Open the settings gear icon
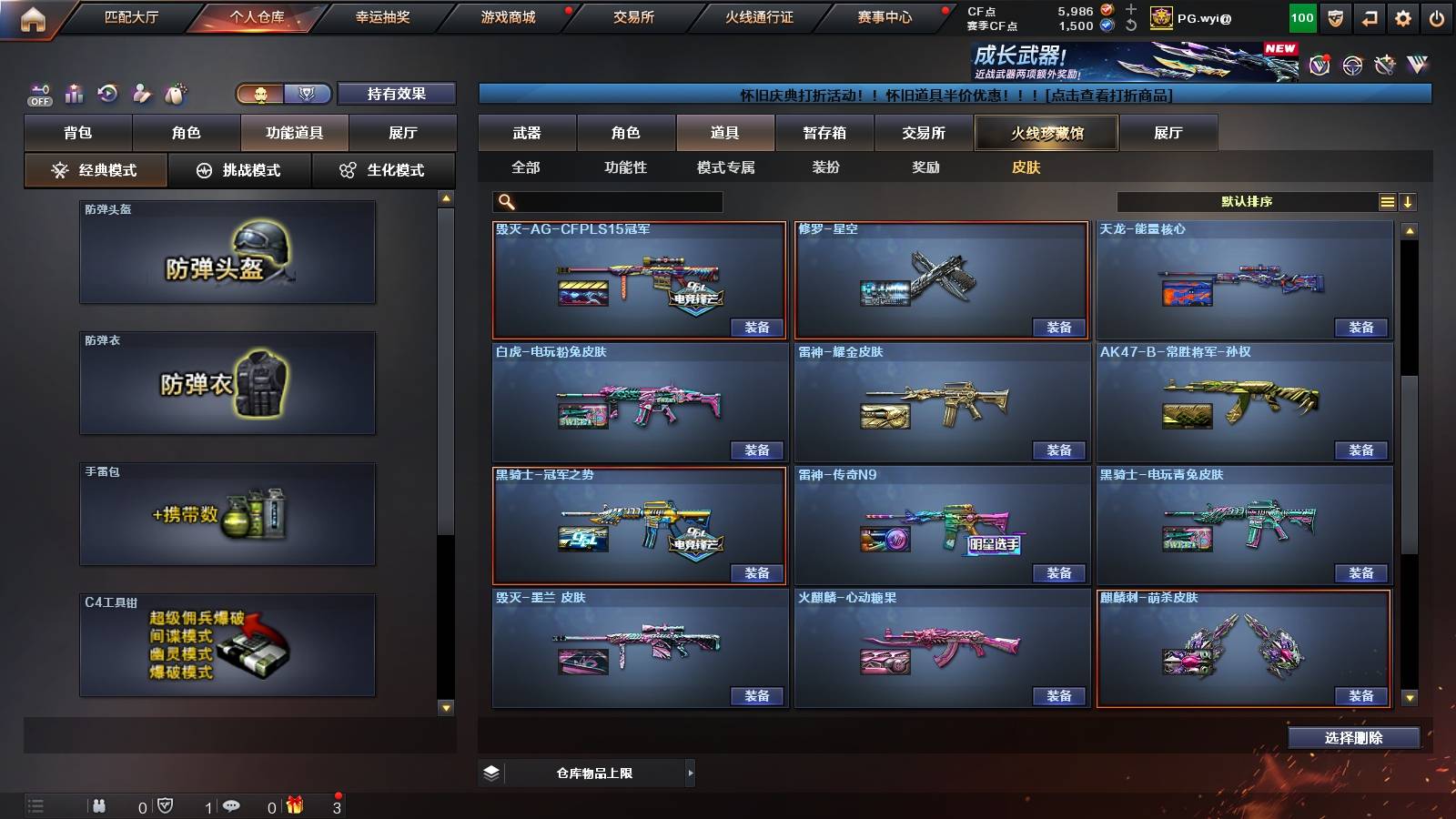The width and height of the screenshot is (1456, 819). click(1401, 16)
